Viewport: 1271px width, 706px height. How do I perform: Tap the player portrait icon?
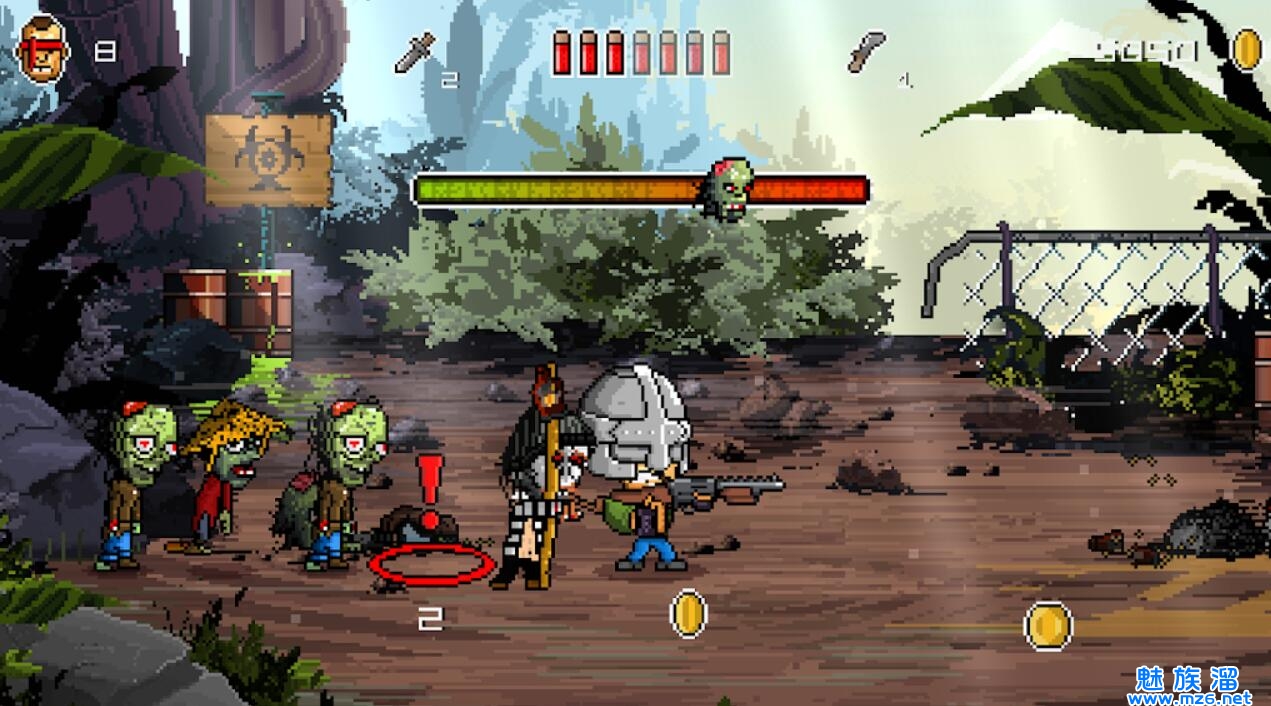(43, 50)
